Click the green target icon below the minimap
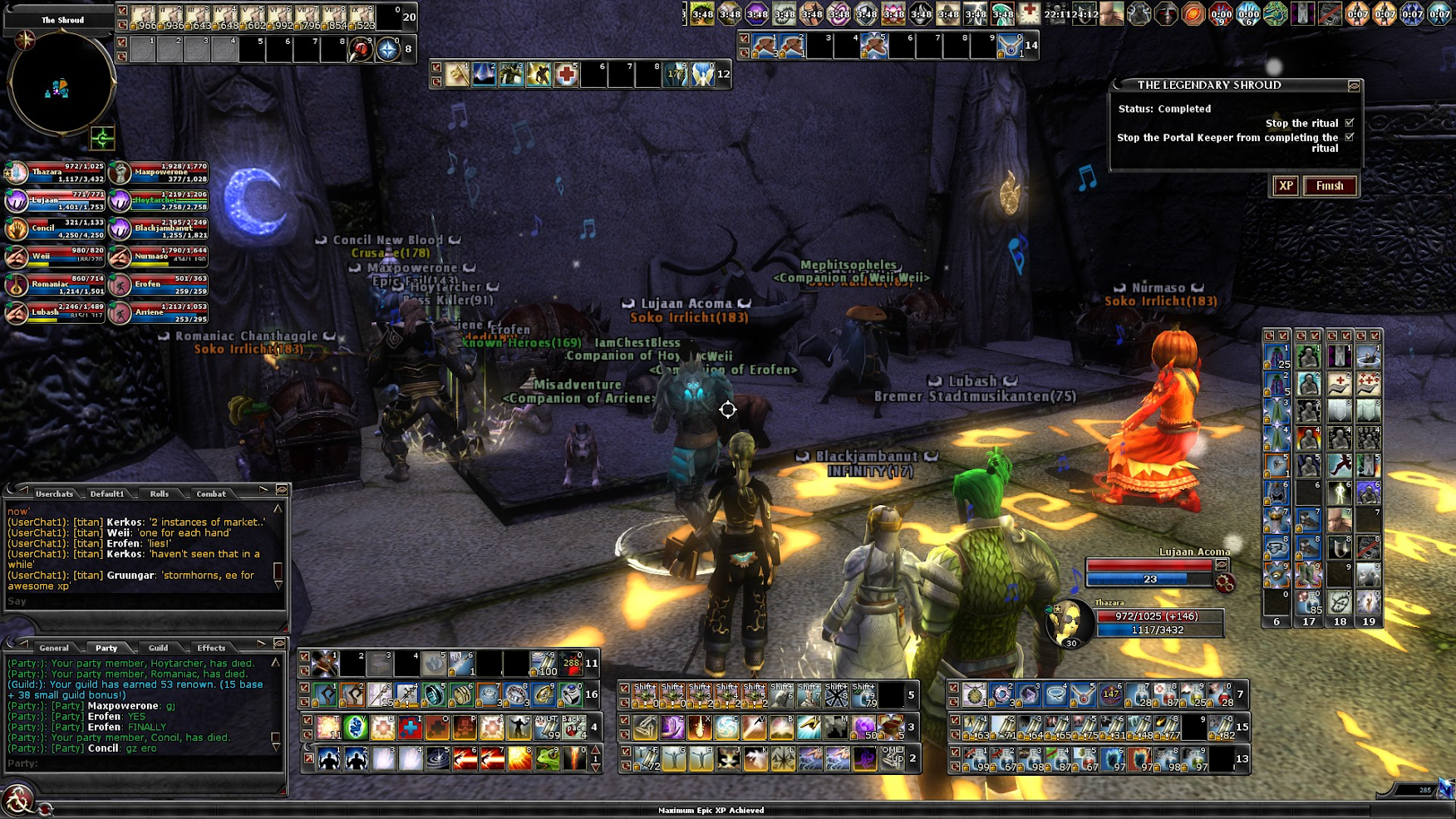Viewport: 1456px width, 819px height. click(102, 138)
